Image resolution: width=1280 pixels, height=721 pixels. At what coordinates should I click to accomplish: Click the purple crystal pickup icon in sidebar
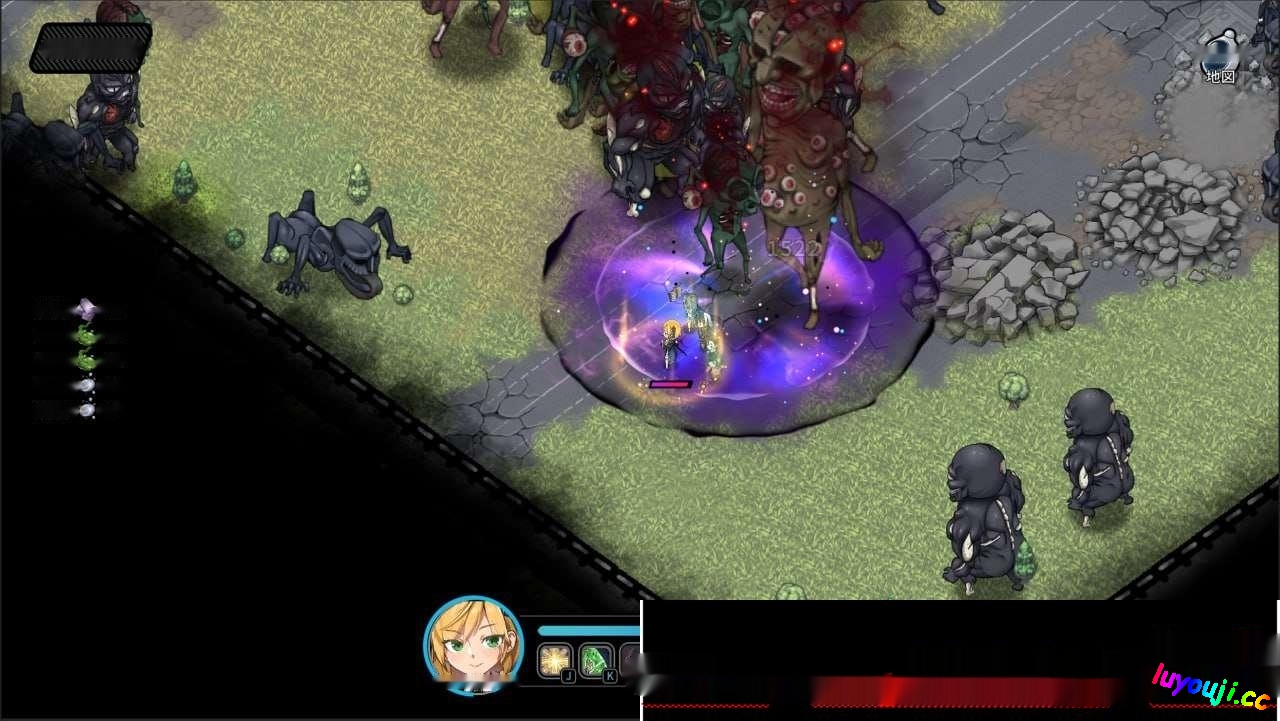tap(86, 307)
